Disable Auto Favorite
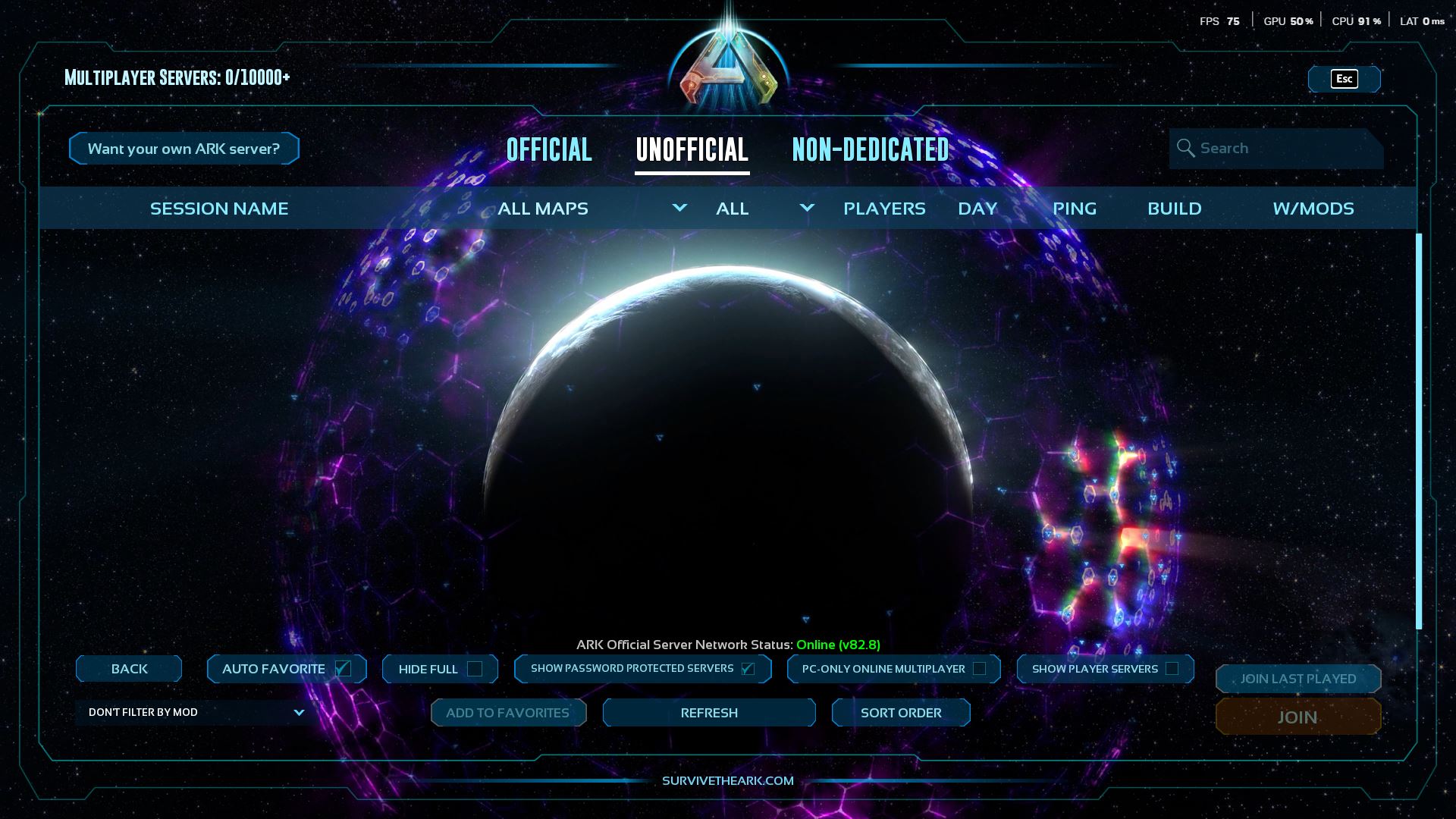The width and height of the screenshot is (1456, 819). [343, 668]
